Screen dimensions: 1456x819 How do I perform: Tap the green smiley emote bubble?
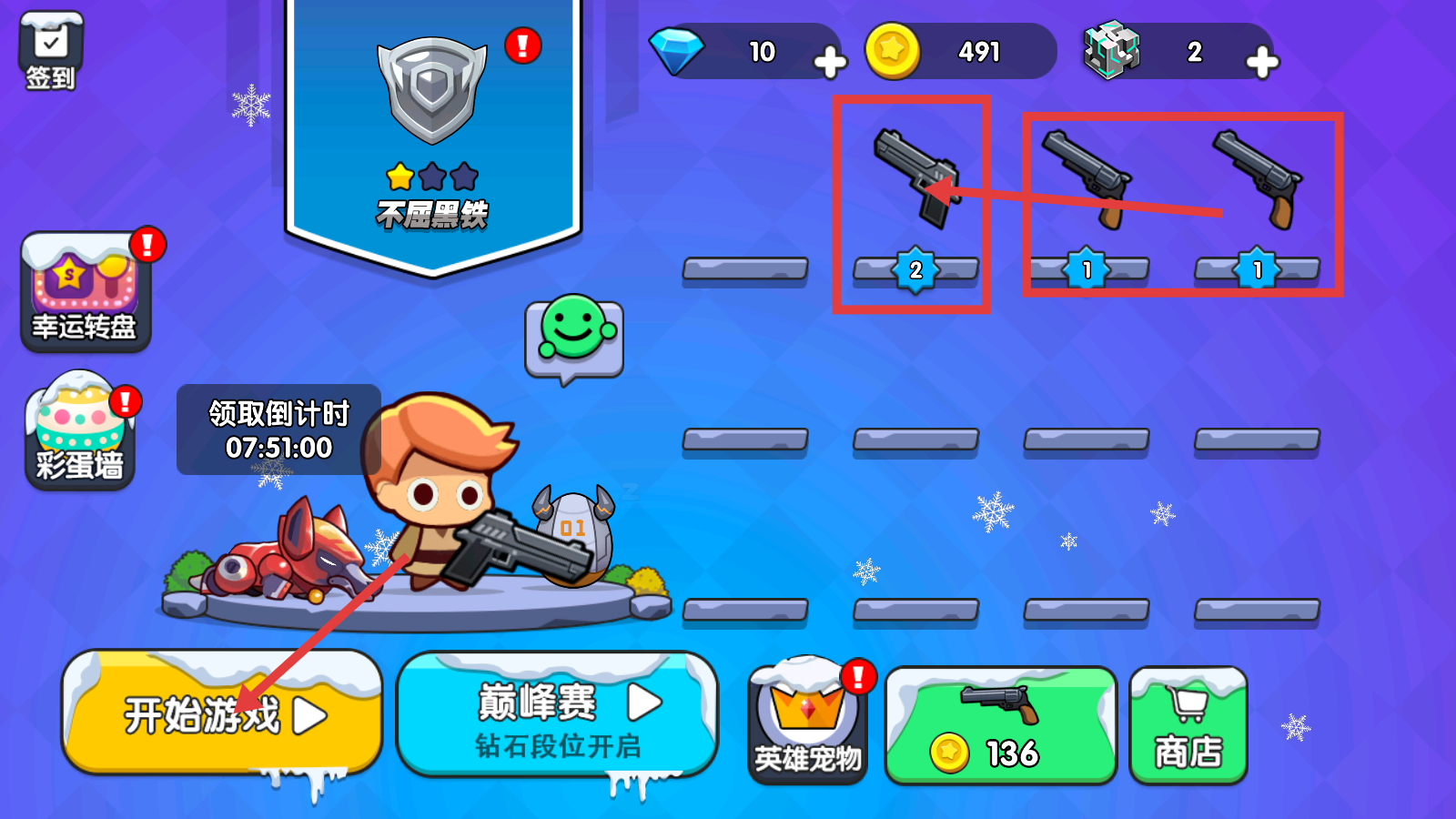[573, 339]
